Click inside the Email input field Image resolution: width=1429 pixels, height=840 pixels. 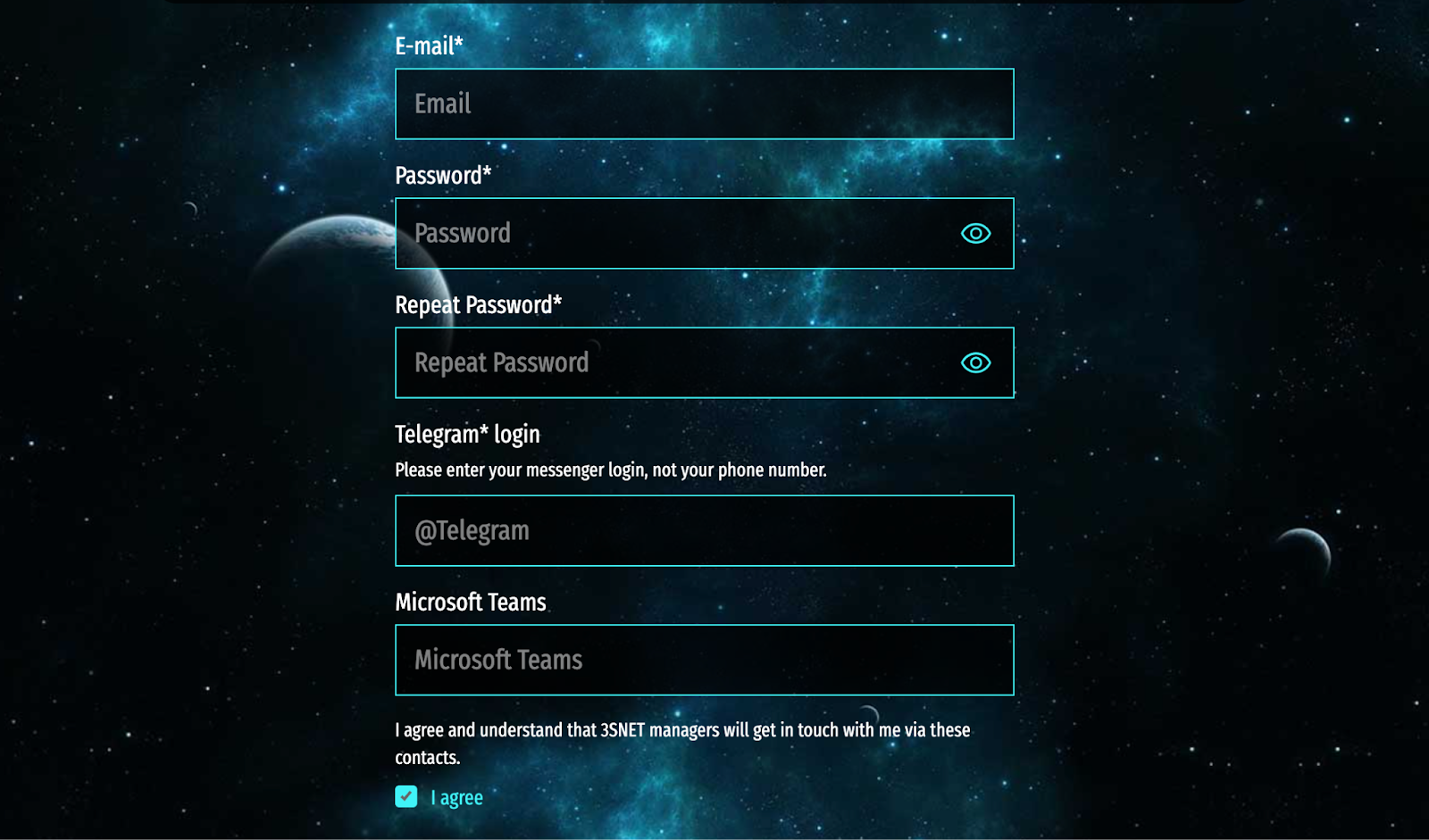(704, 104)
